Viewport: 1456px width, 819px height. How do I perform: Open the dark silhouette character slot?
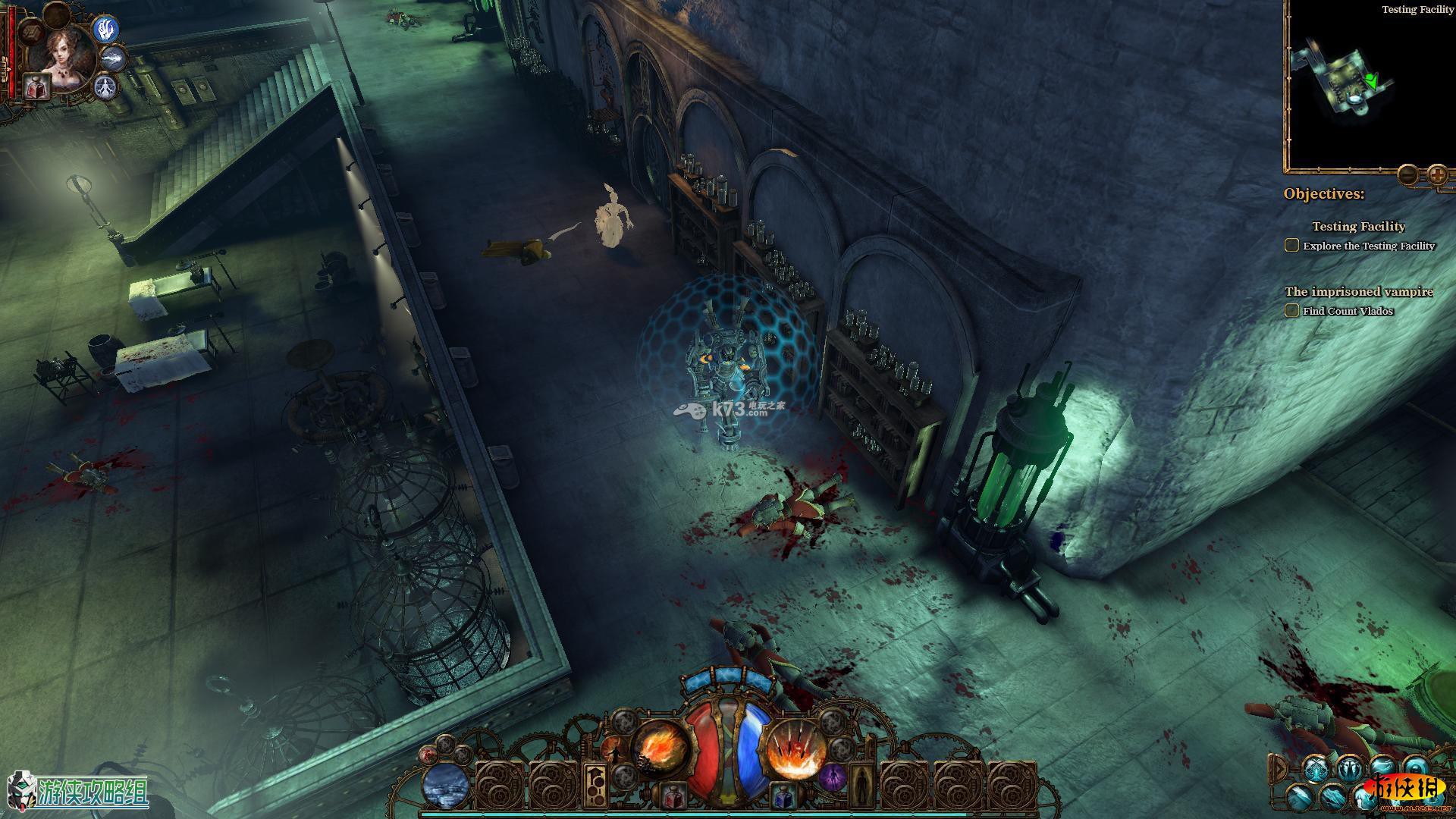coord(862,787)
